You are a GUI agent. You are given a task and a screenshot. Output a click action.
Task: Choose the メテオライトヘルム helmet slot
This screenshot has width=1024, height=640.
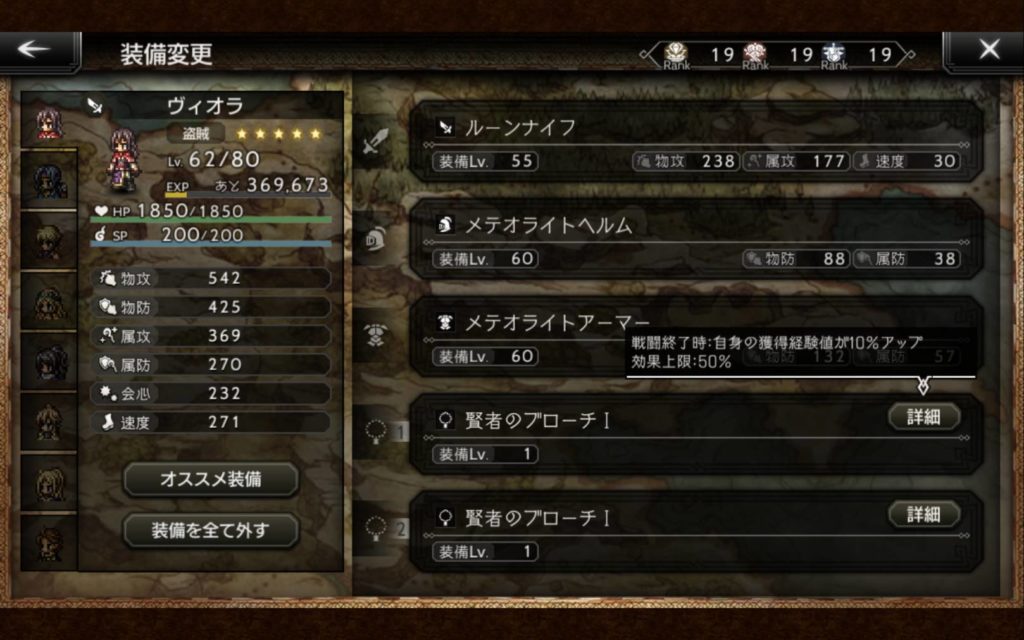(695, 240)
